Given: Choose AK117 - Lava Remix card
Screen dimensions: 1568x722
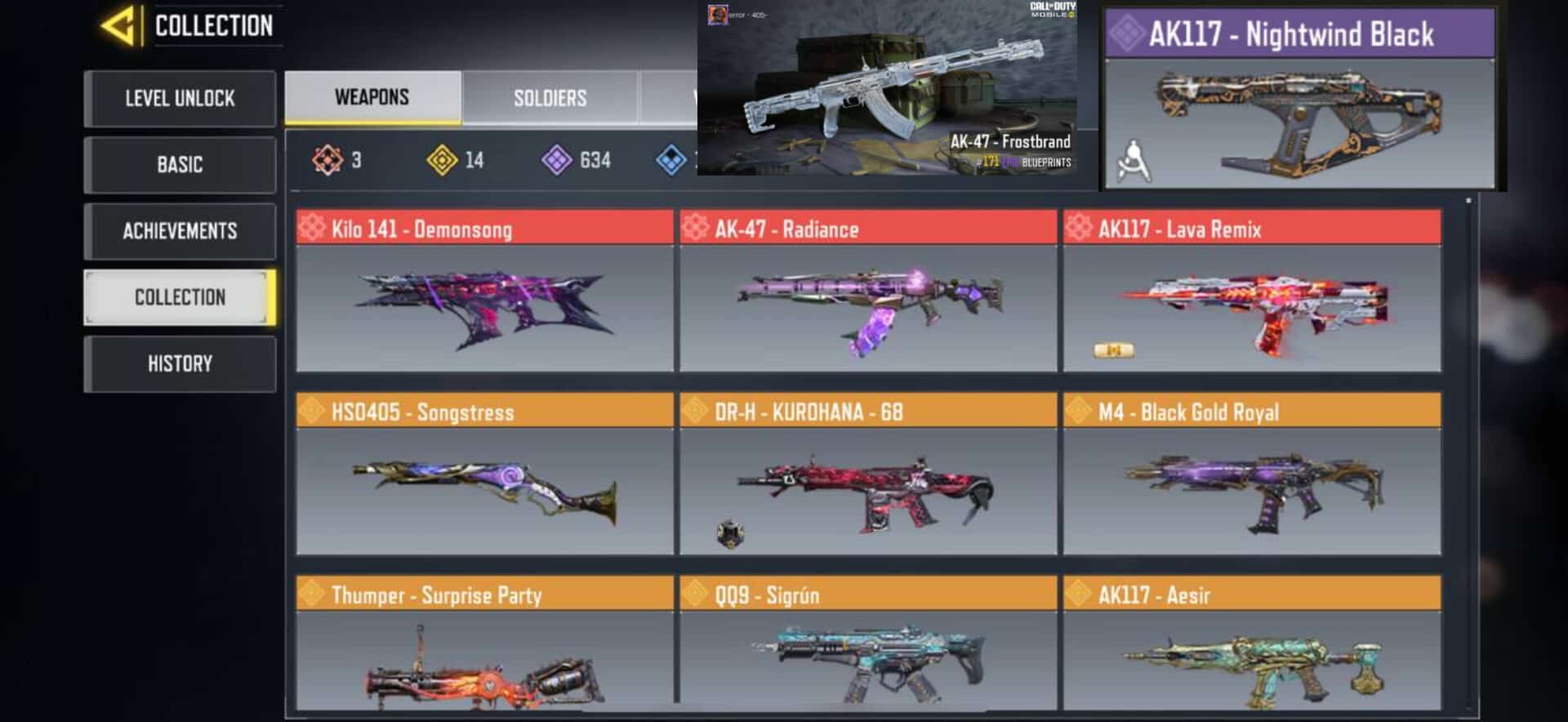Looking at the screenshot, I should pyautogui.click(x=1252, y=292).
